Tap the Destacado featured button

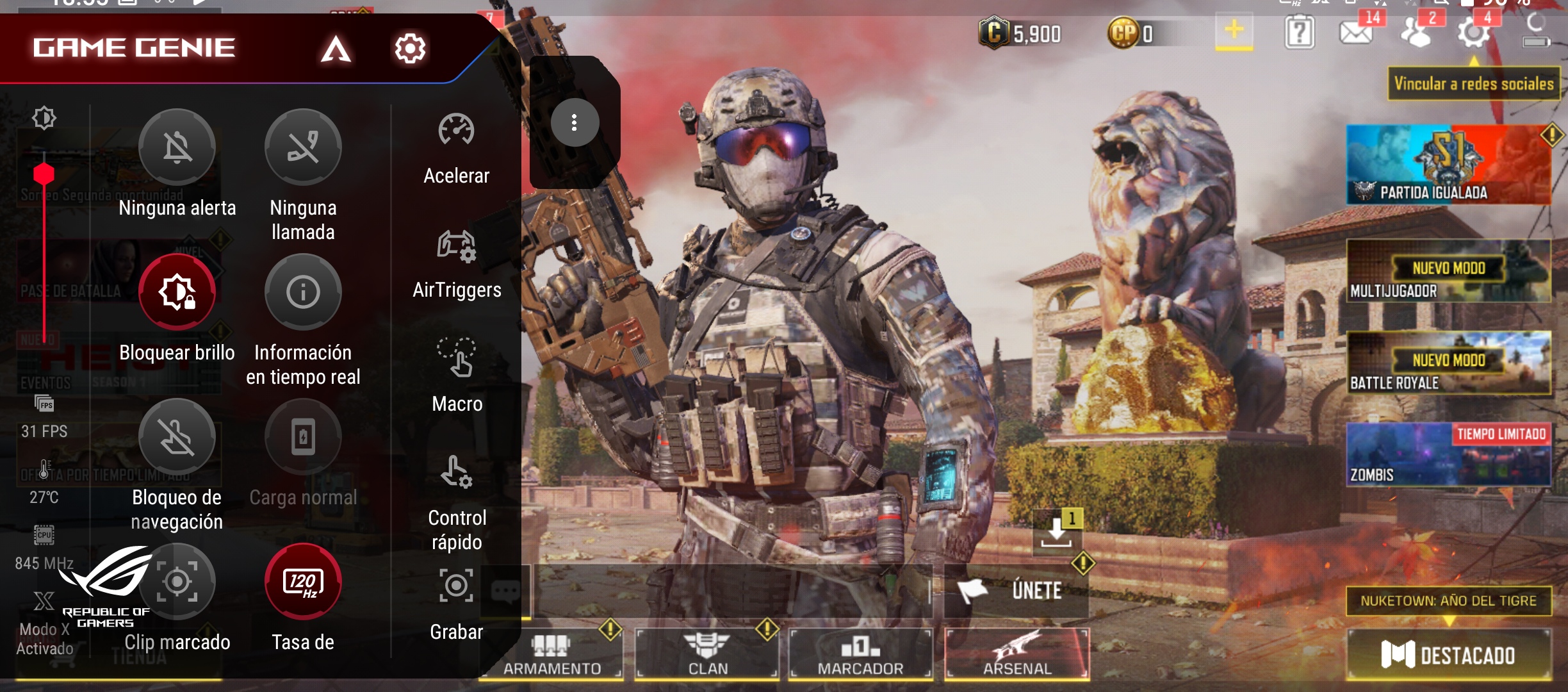click(x=1448, y=655)
